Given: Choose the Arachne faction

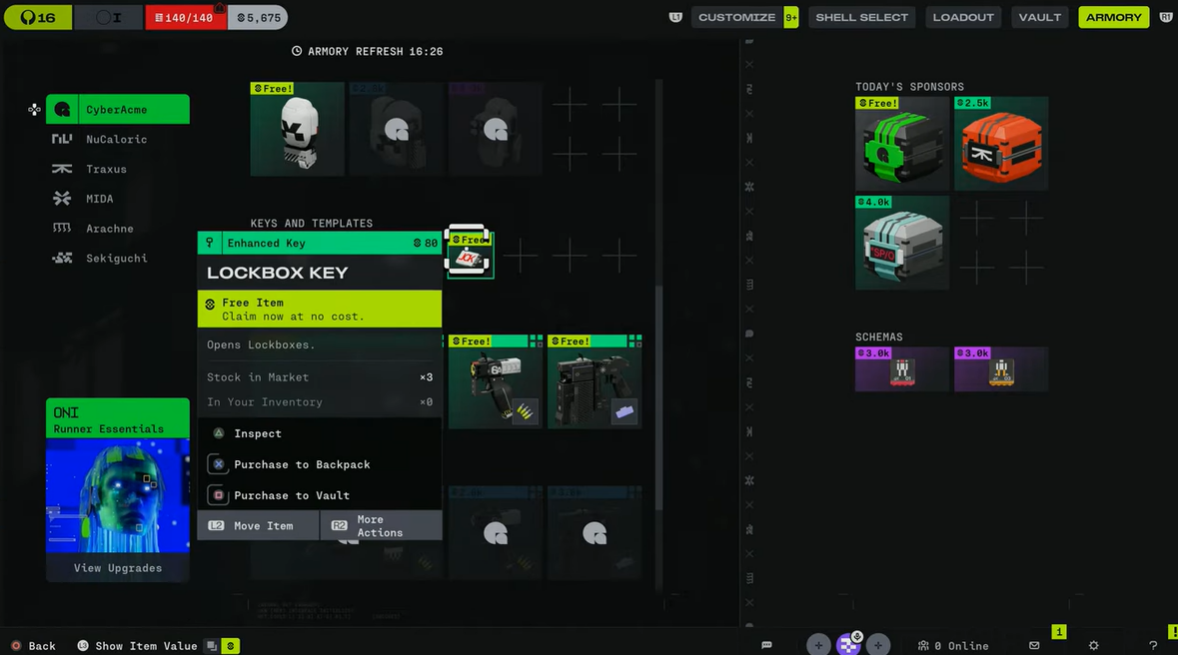Looking at the screenshot, I should click(x=109, y=228).
